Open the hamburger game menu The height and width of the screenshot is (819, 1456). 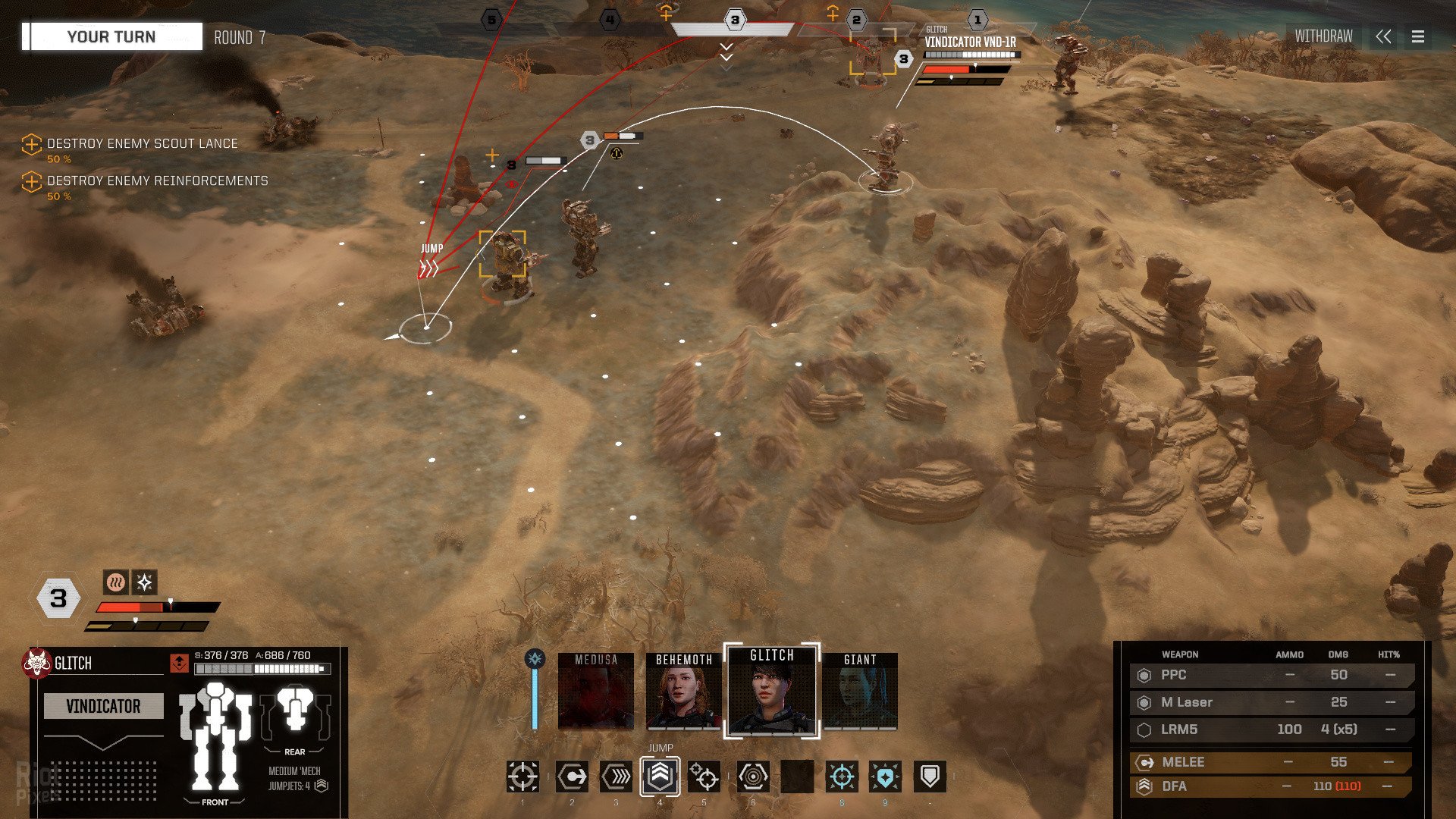(x=1418, y=36)
